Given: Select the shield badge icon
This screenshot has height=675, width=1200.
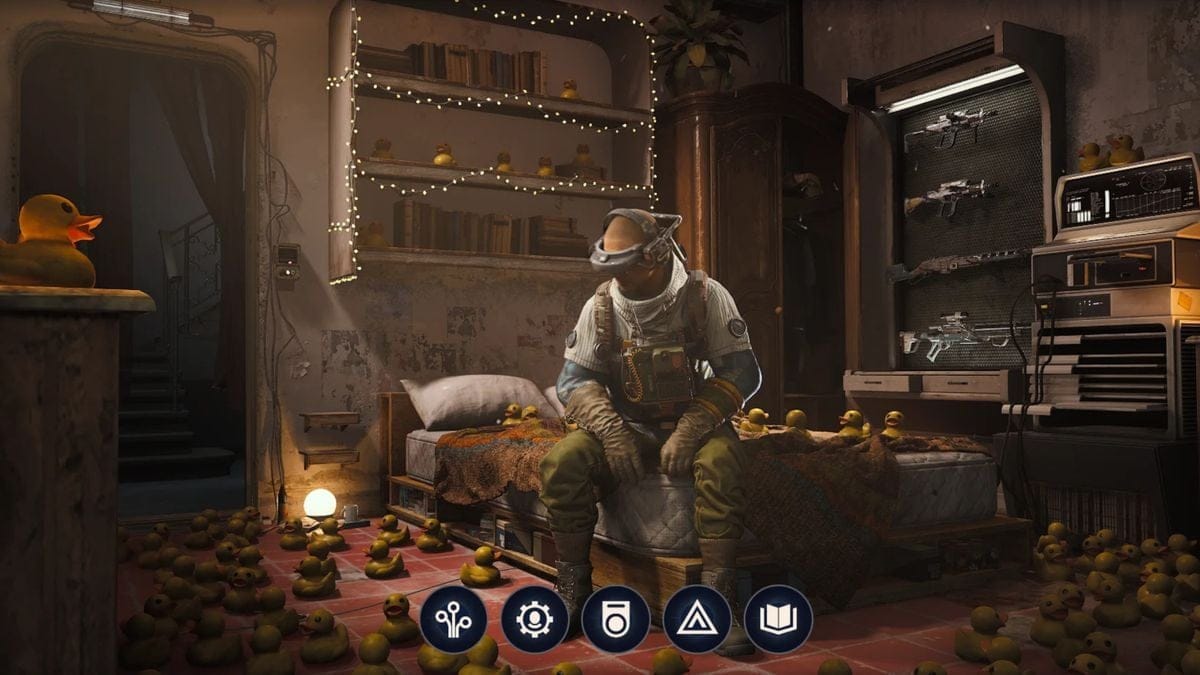Looking at the screenshot, I should click(x=615, y=619).
